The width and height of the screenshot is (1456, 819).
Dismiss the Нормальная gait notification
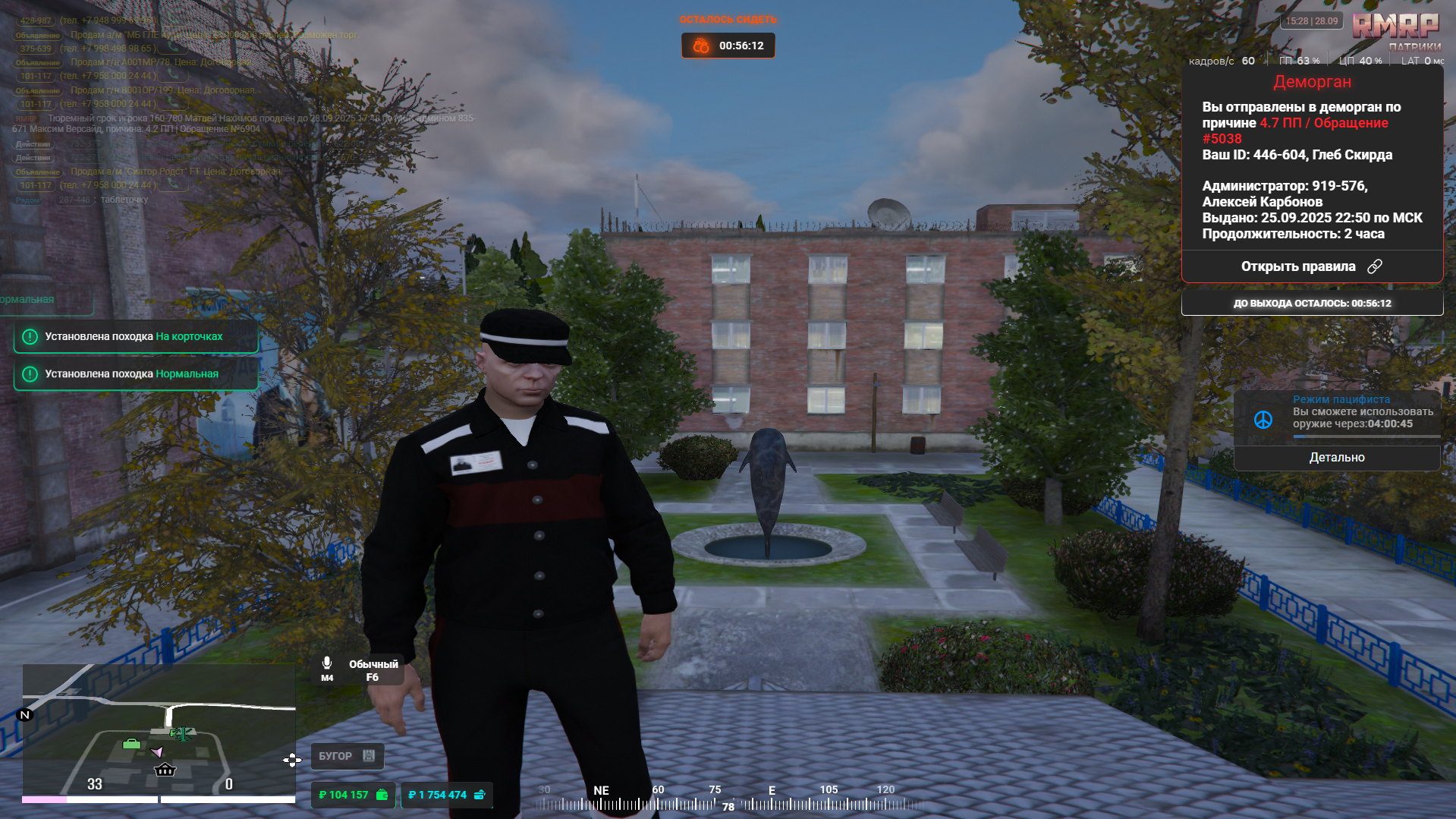(136, 374)
